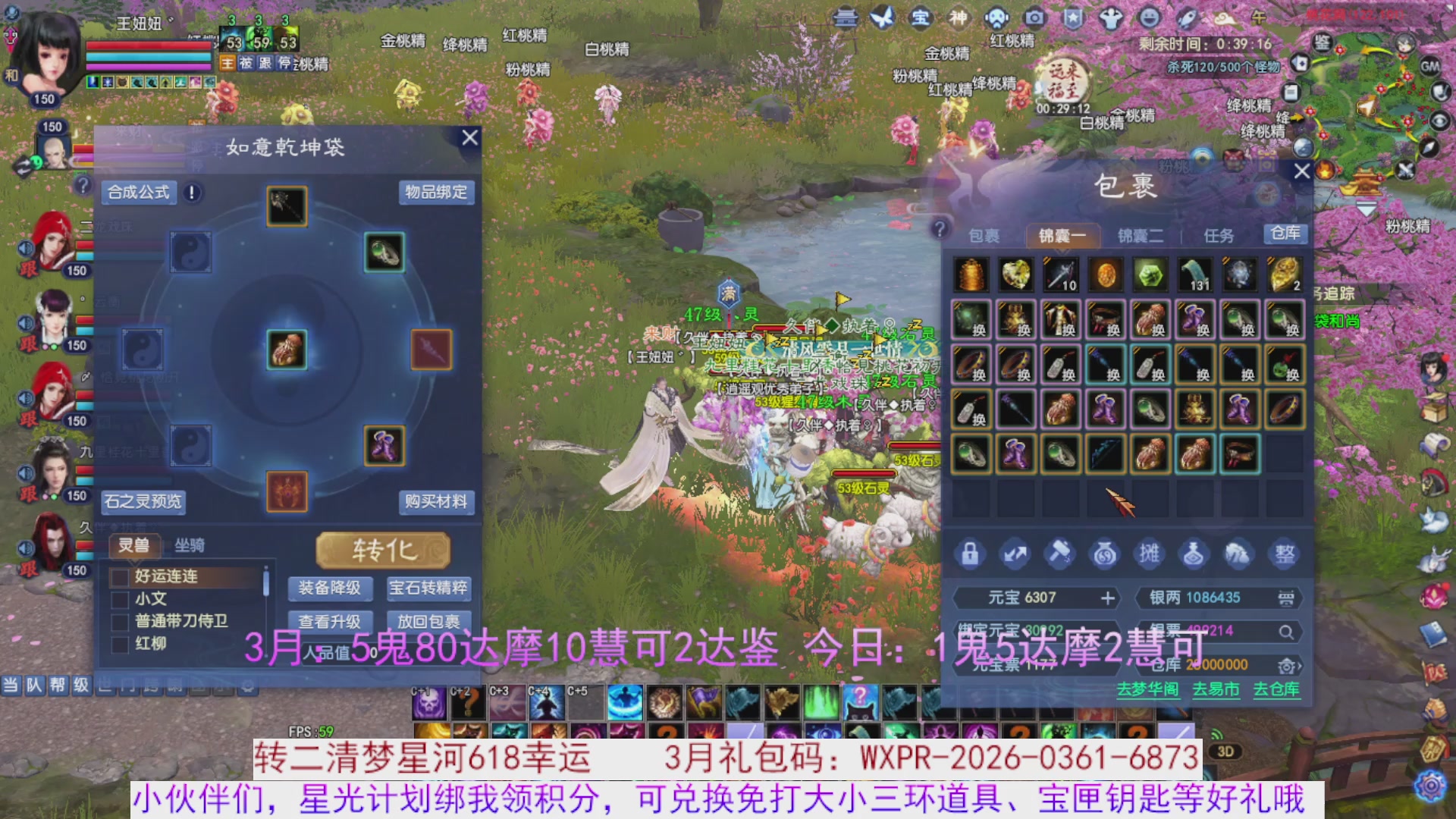Click the 整 sort icon to tidy bag
The image size is (1456, 819).
(x=1284, y=554)
